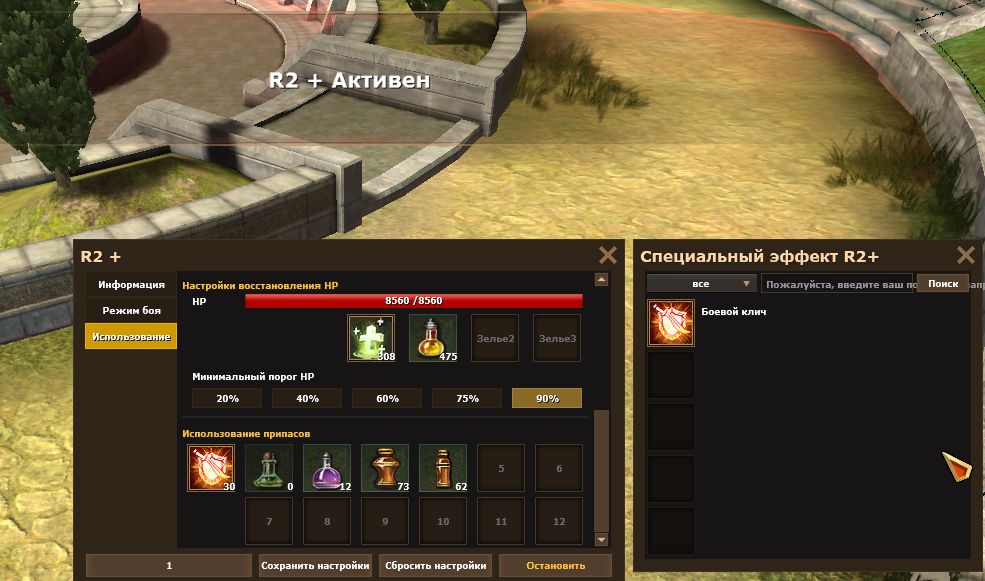Close the R2 + settings window
985x581 pixels.
pos(607,256)
